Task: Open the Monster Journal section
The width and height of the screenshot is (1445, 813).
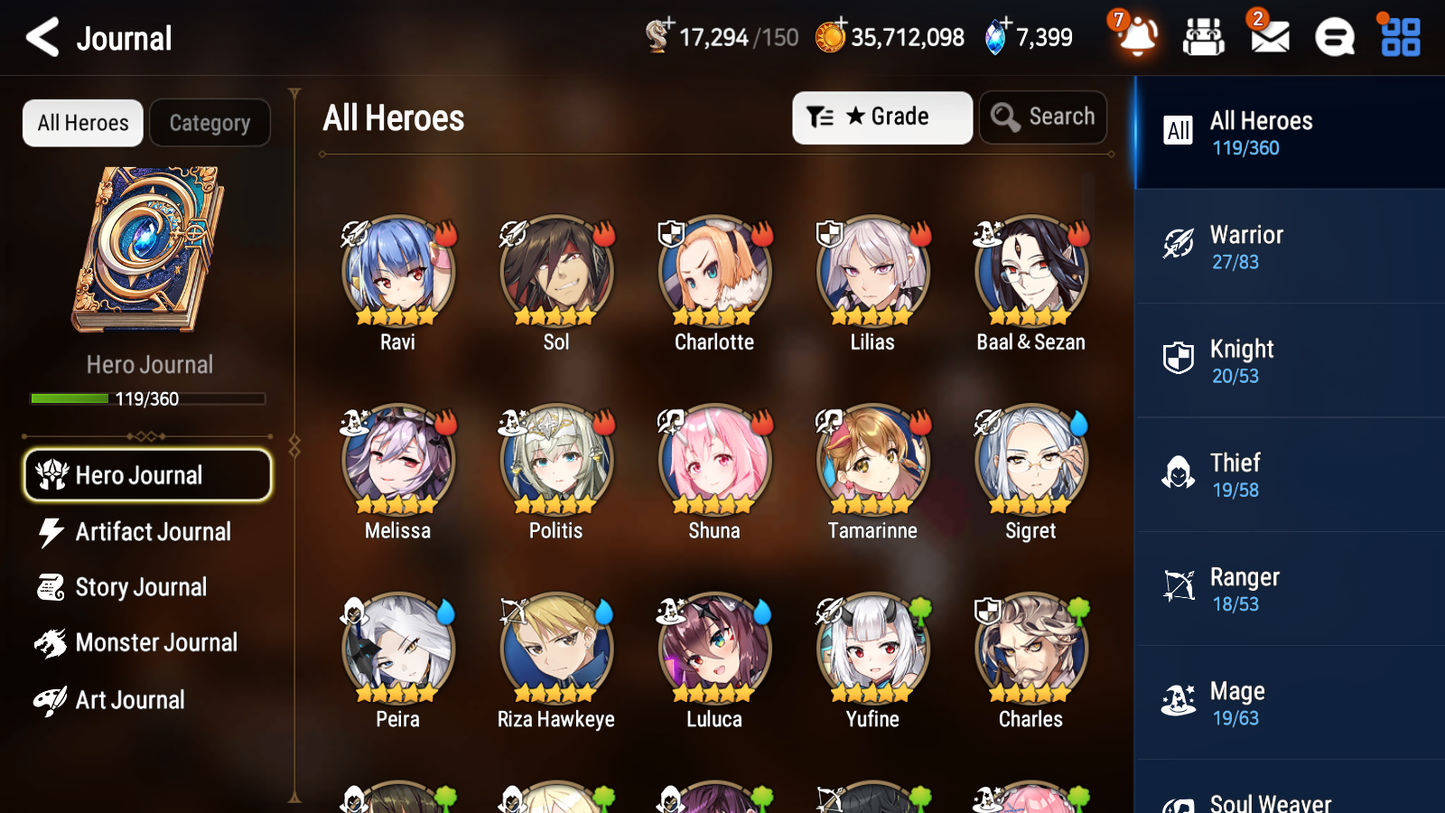Action: 153,642
